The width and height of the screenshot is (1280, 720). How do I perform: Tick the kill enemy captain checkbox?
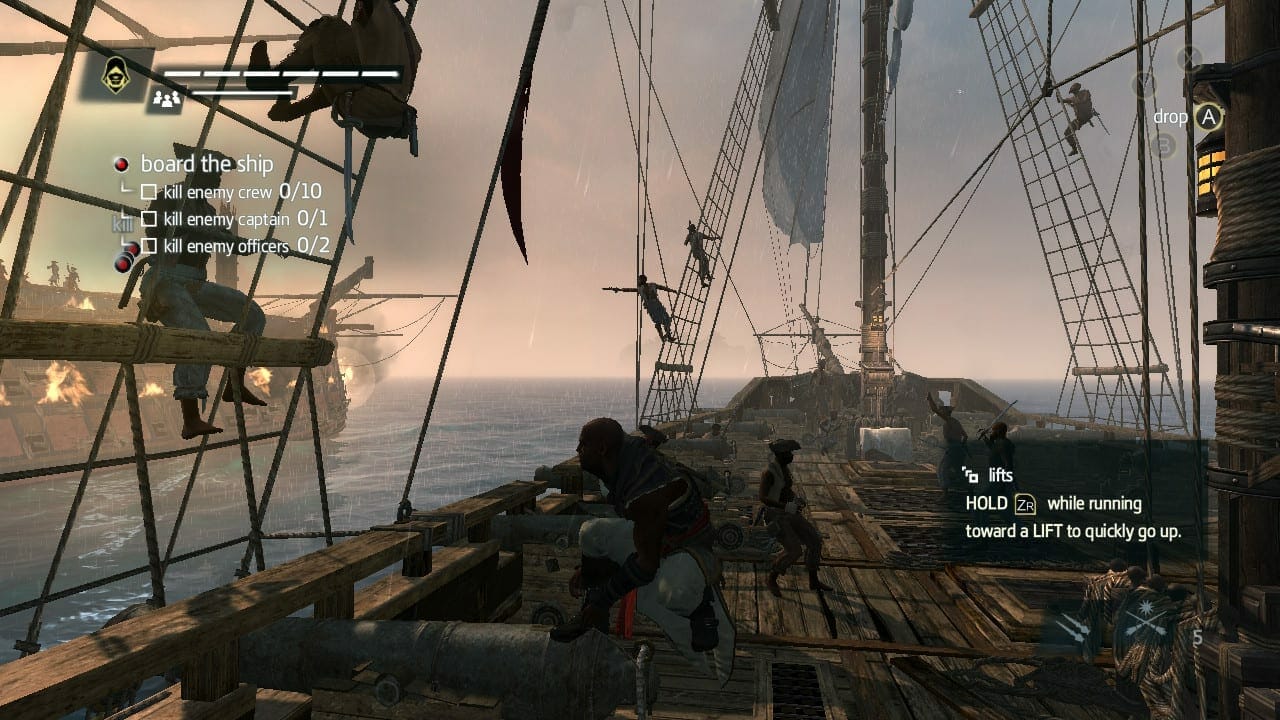pyautogui.click(x=149, y=219)
